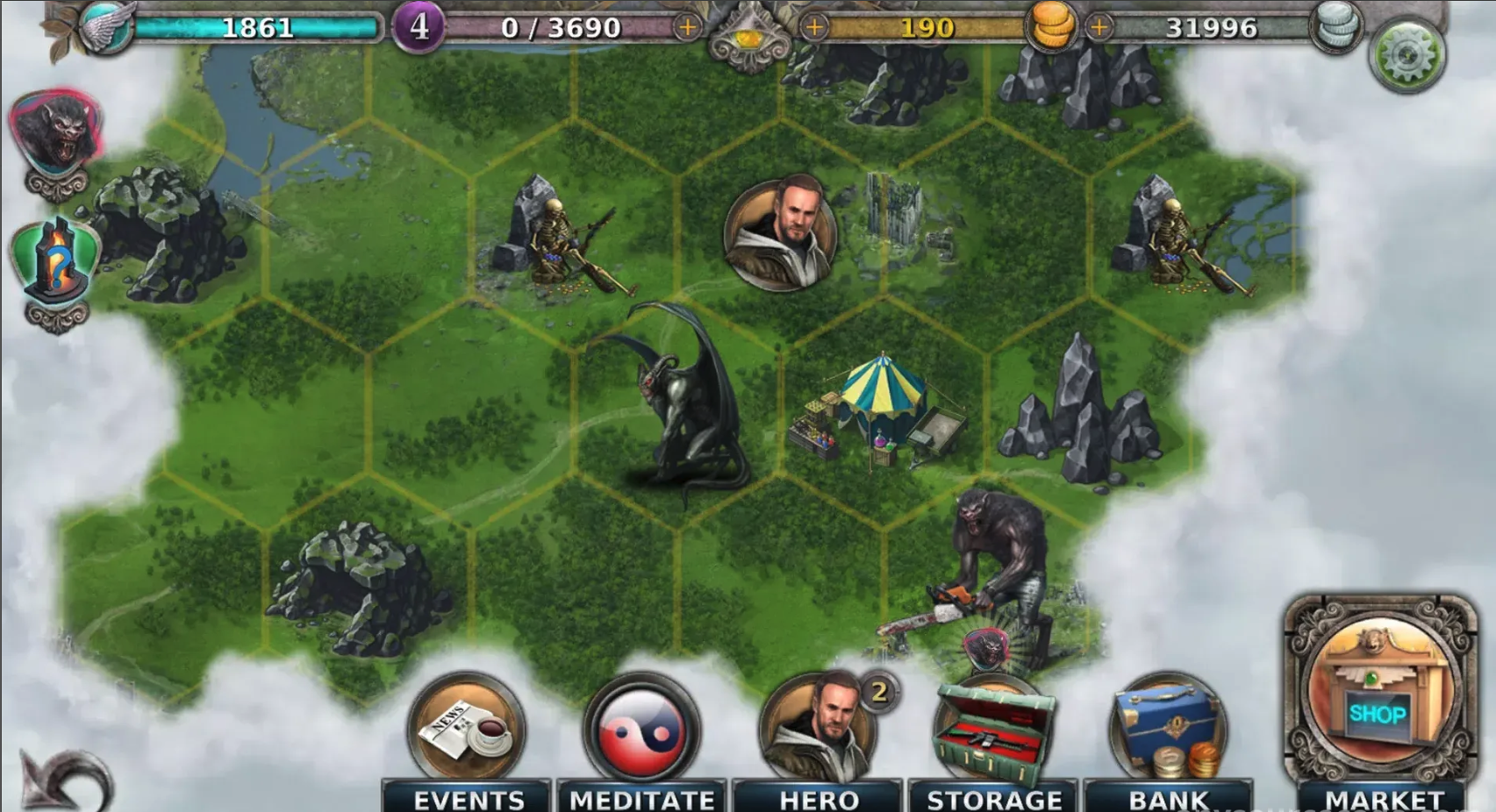Tap the winged energy icon
Viewport: 1496px width, 812px height.
tap(107, 26)
